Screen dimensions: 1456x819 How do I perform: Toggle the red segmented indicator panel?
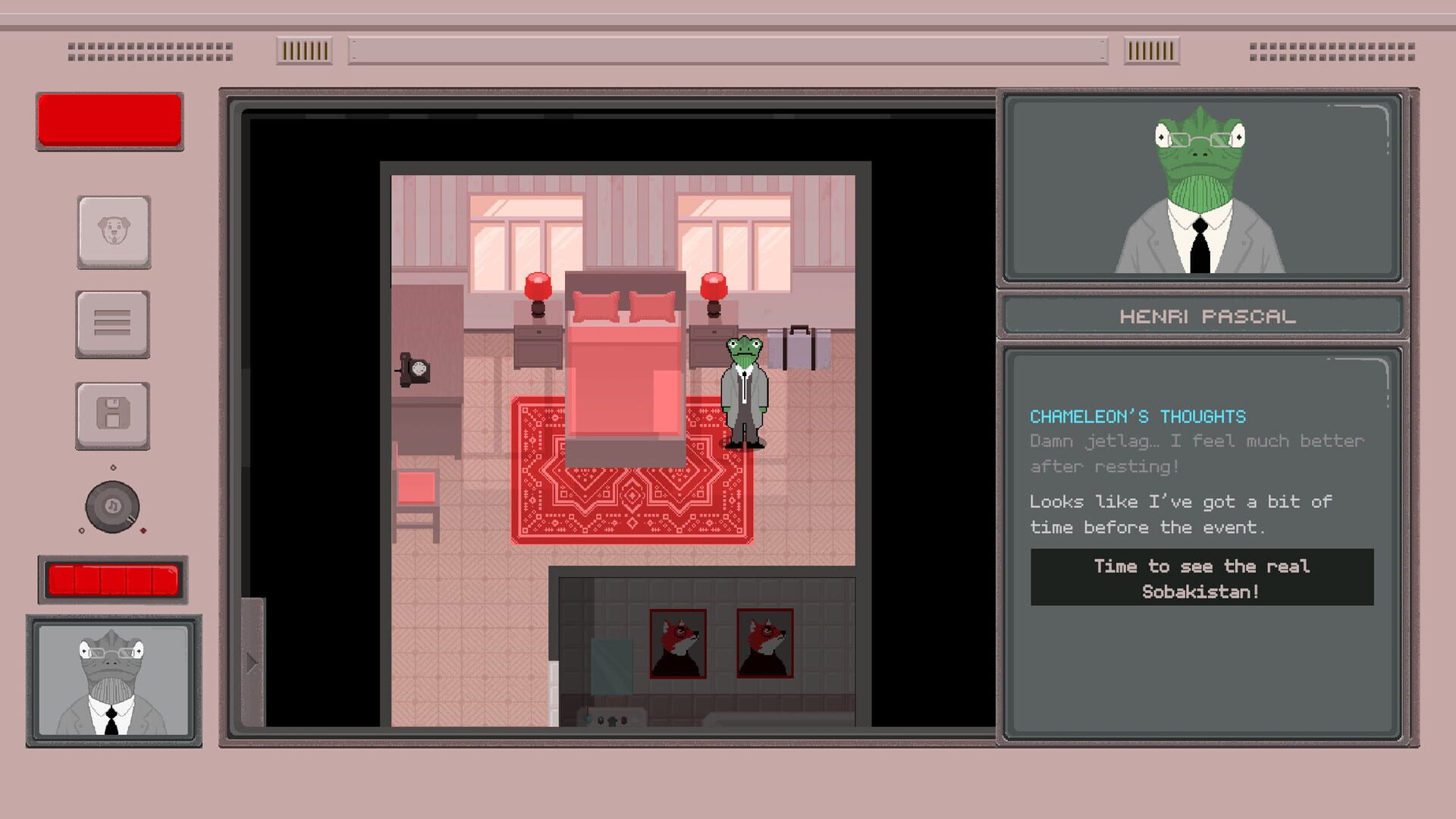tap(112, 578)
